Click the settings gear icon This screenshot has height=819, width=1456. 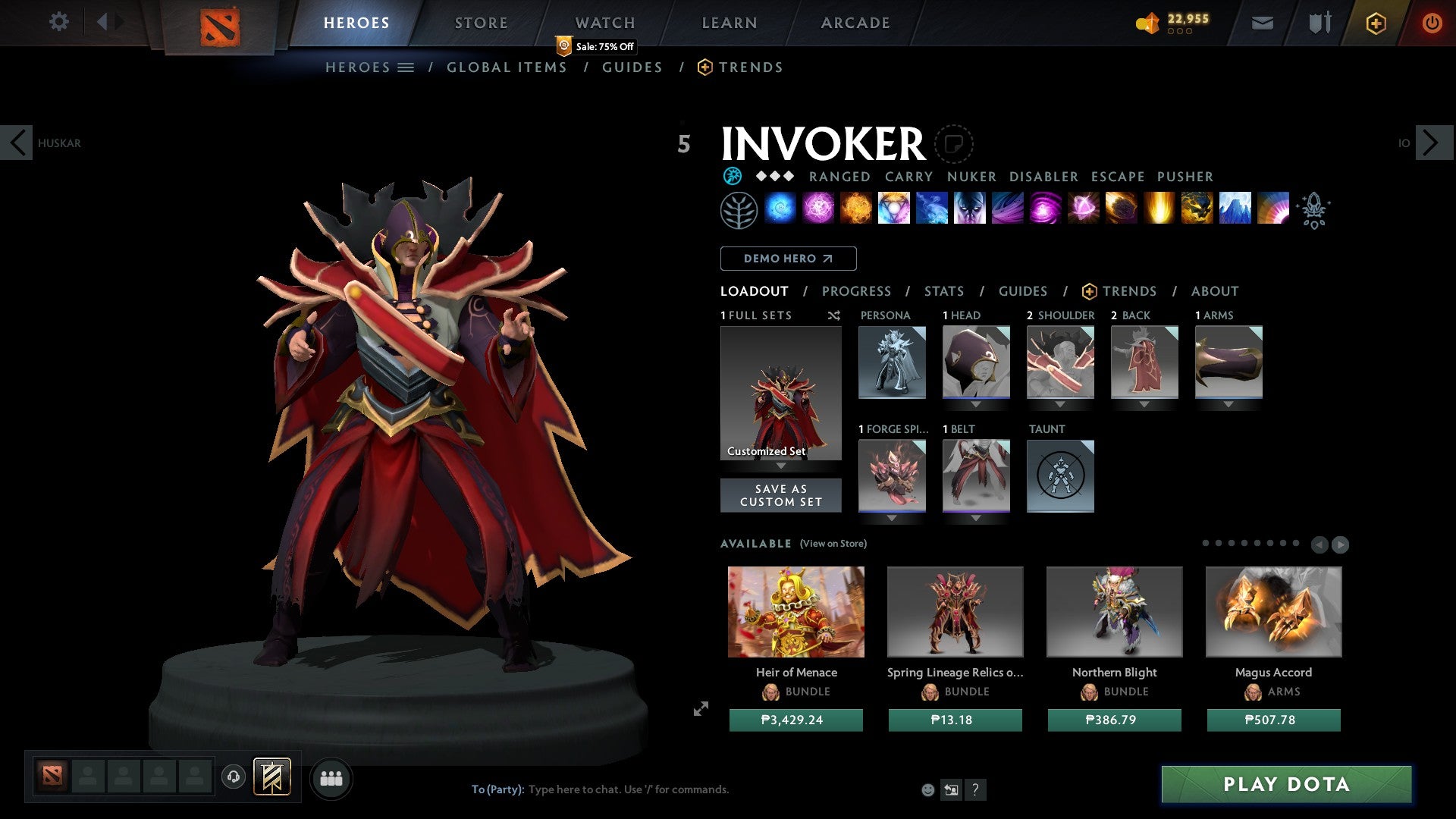tap(58, 21)
